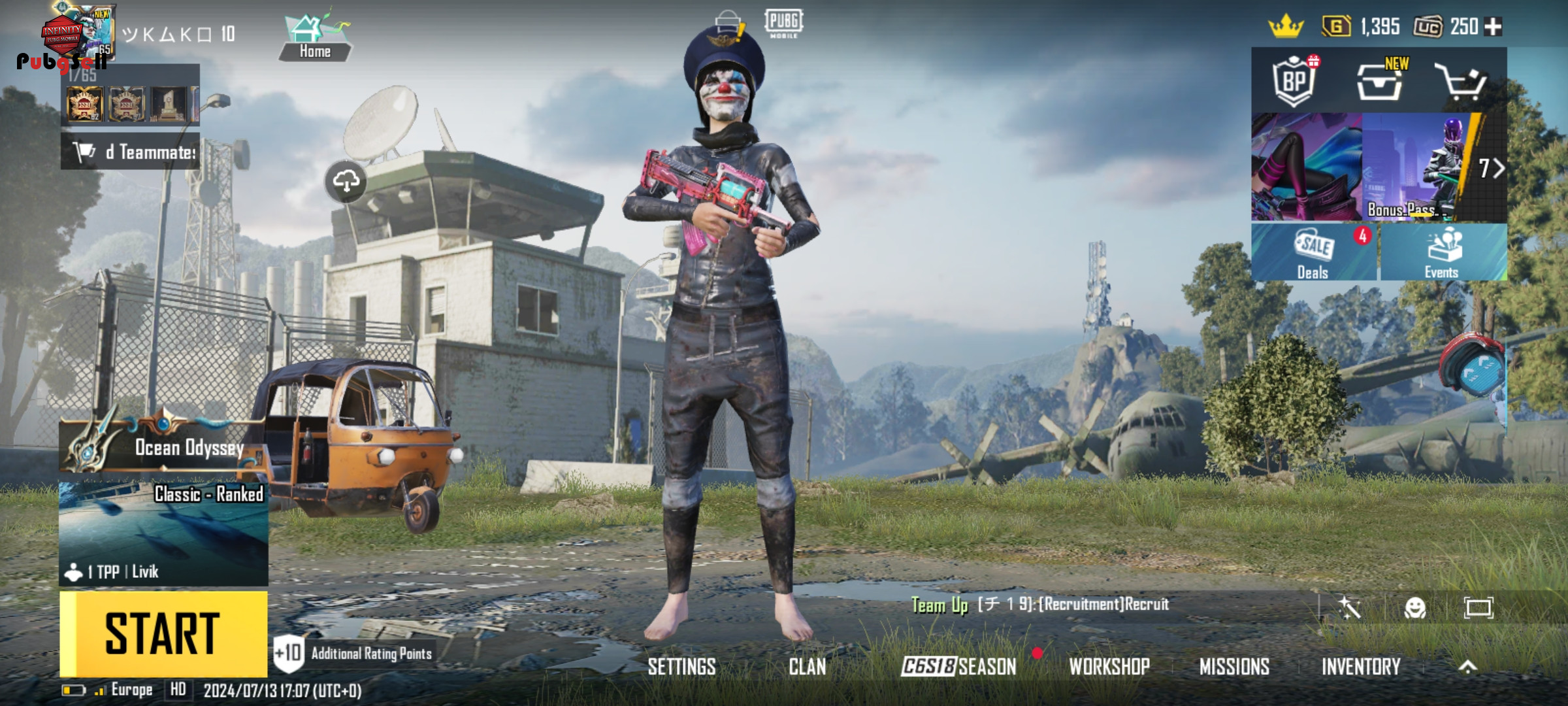The height and width of the screenshot is (706, 1568).
Task: Open the BP shield icon
Action: coord(1294,82)
